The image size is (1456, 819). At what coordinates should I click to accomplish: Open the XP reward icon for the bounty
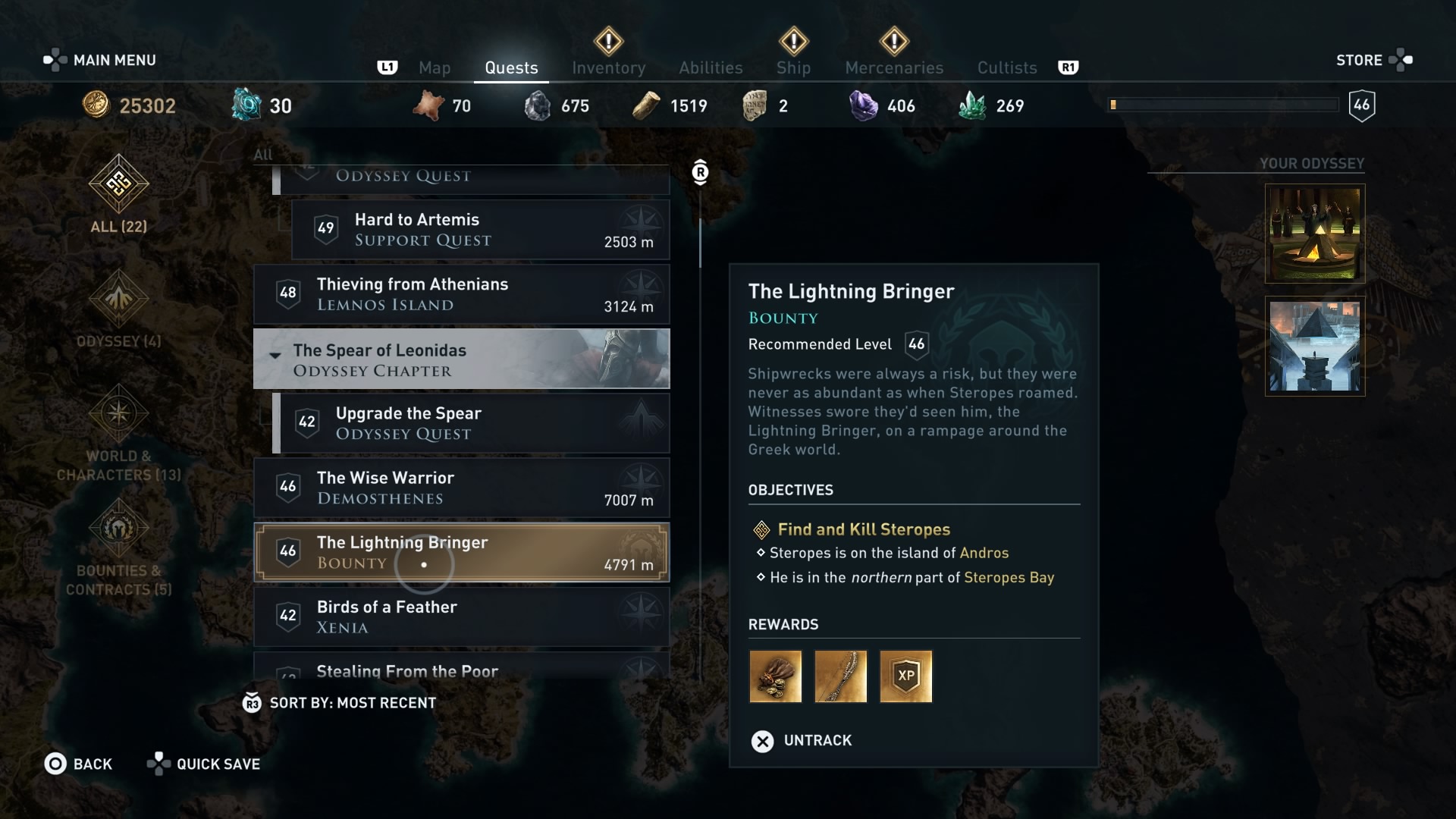point(905,676)
